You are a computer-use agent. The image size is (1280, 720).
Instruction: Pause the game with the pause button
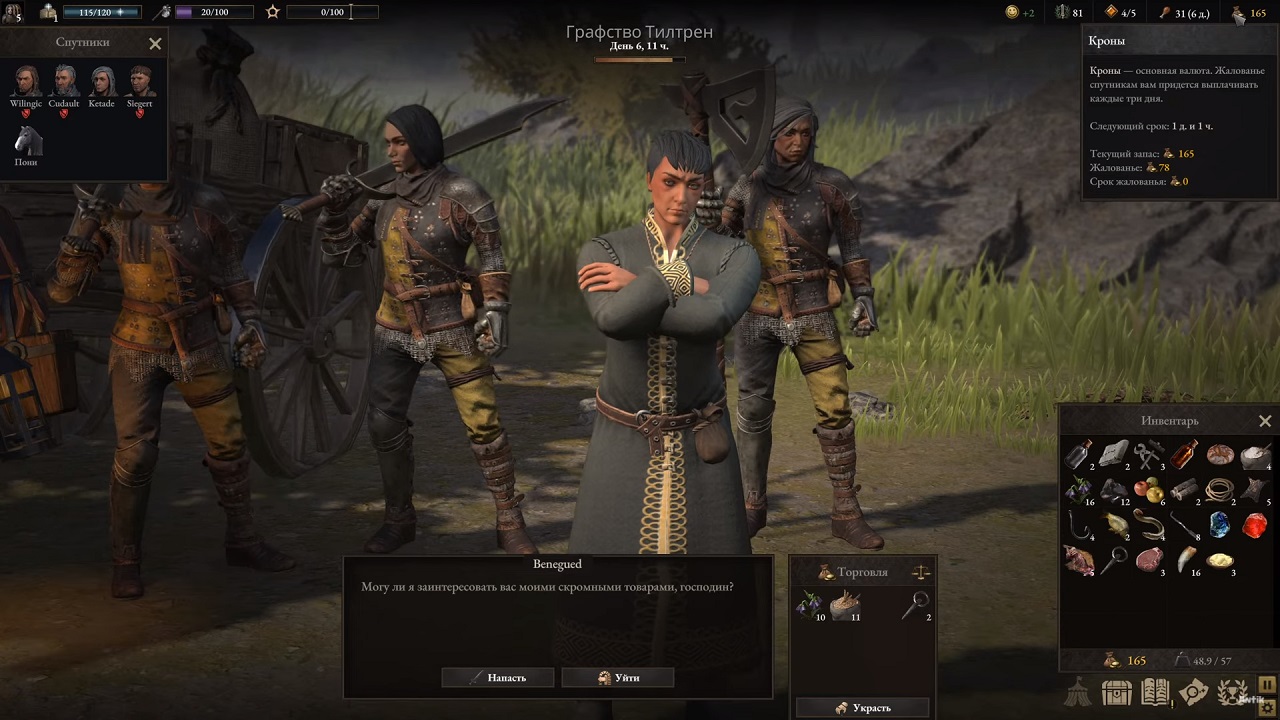click(1268, 685)
